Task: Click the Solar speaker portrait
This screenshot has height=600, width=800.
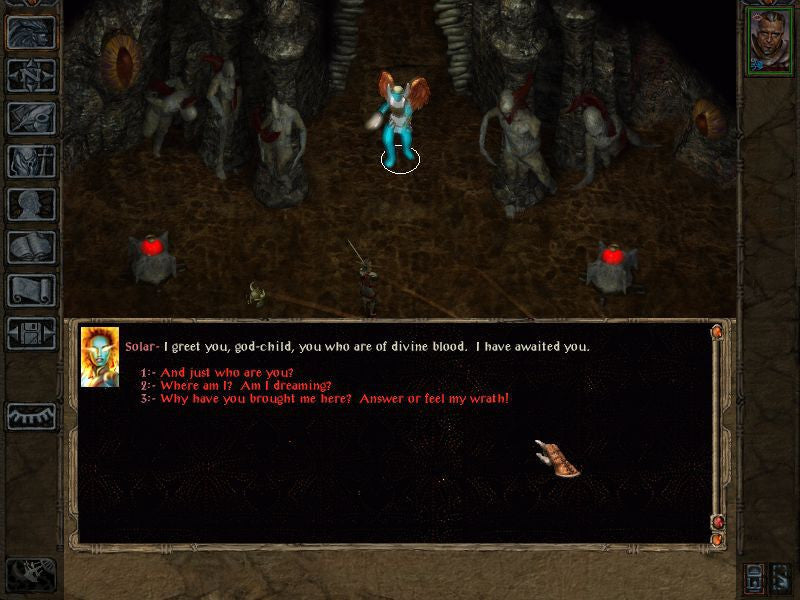Action: click(100, 356)
